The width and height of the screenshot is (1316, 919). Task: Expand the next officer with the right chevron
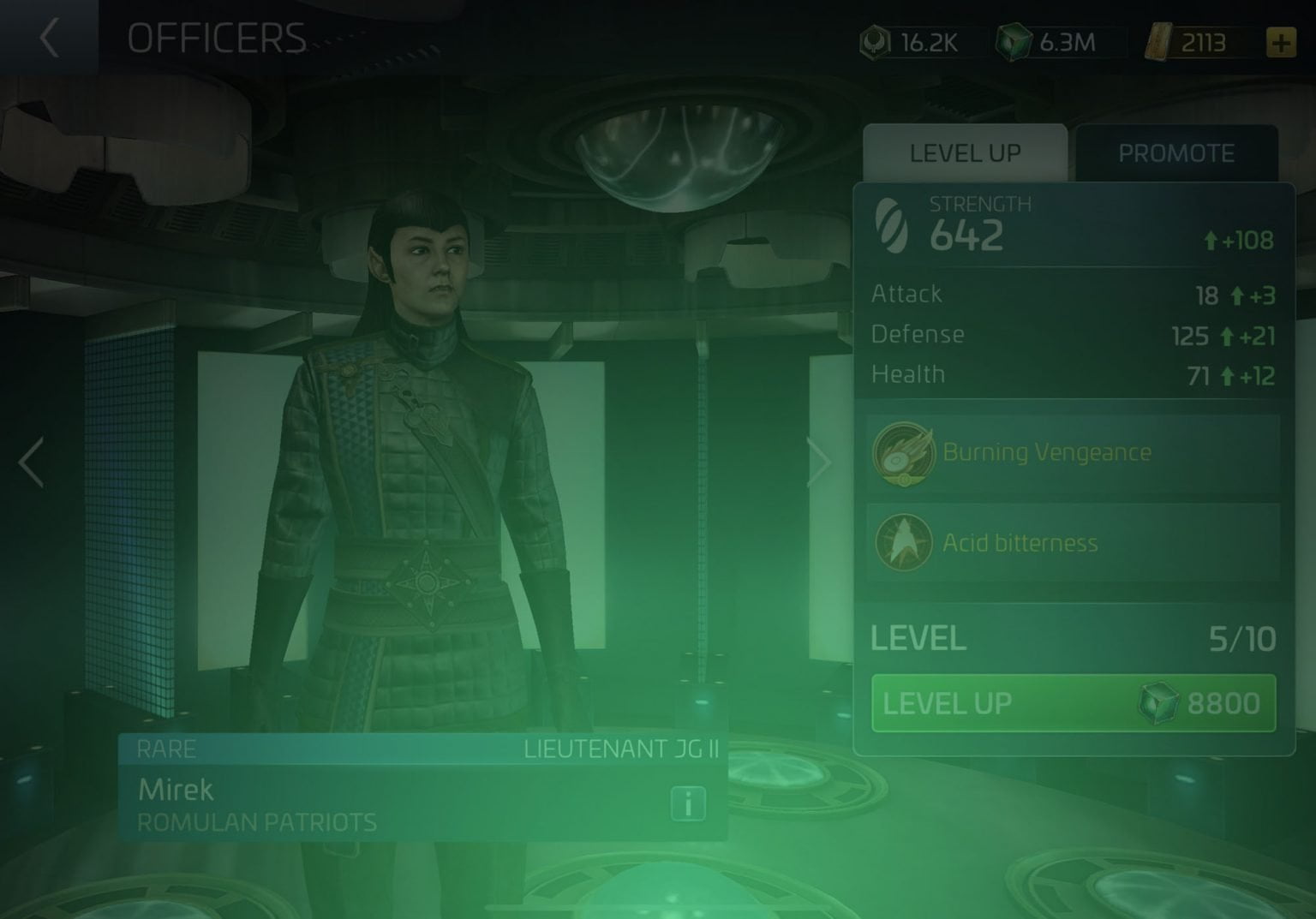tap(821, 462)
